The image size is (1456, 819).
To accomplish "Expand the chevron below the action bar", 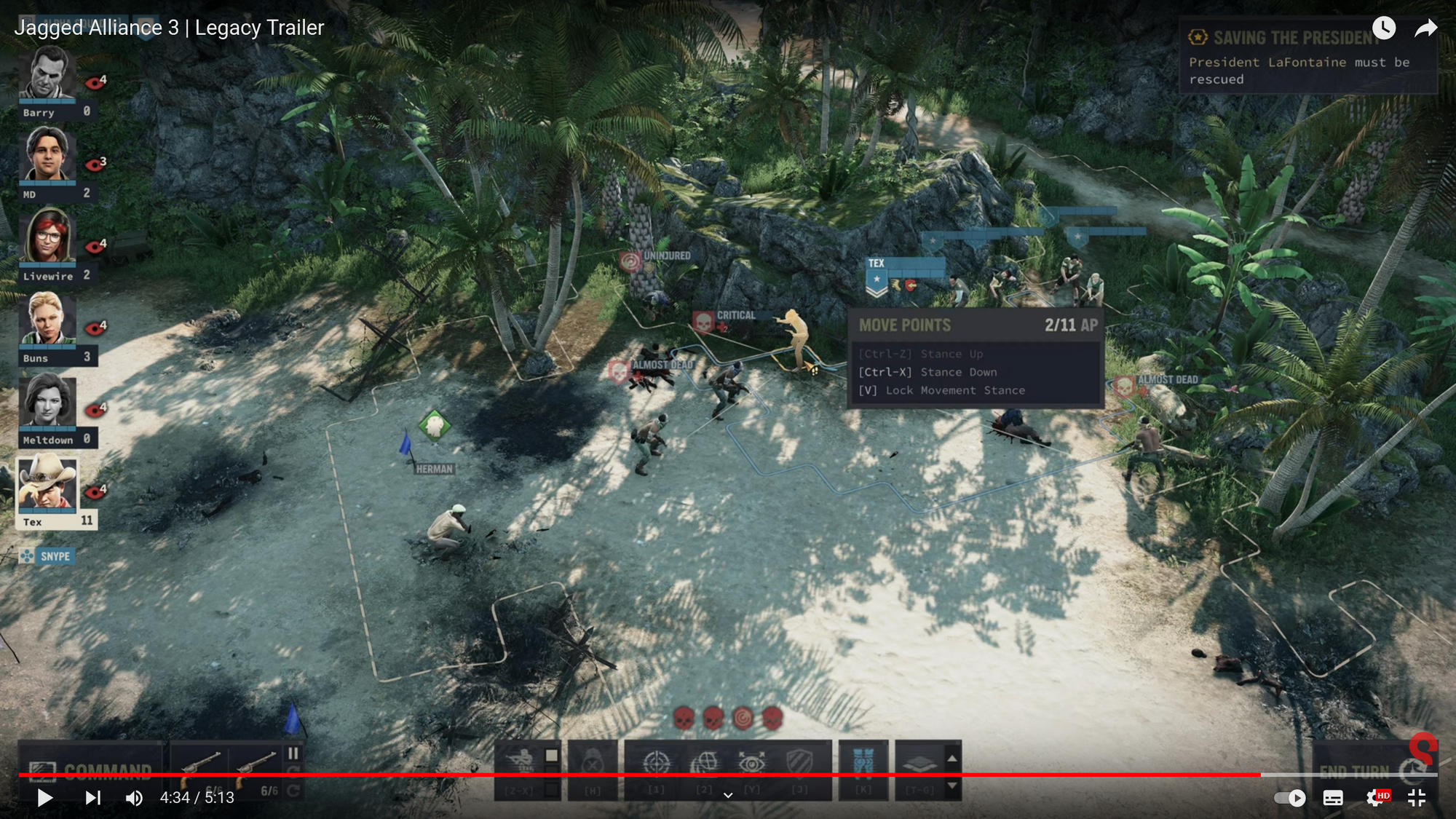I will coord(727,795).
